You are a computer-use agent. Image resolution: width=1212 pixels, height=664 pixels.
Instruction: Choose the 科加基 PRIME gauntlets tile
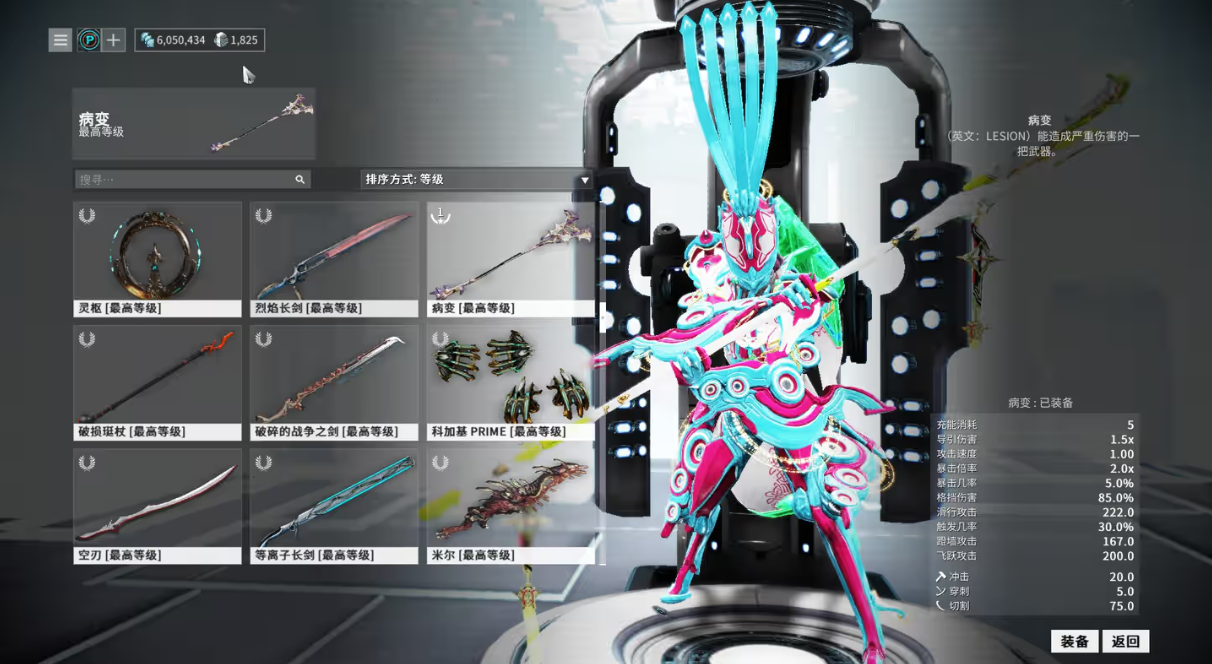click(x=511, y=382)
